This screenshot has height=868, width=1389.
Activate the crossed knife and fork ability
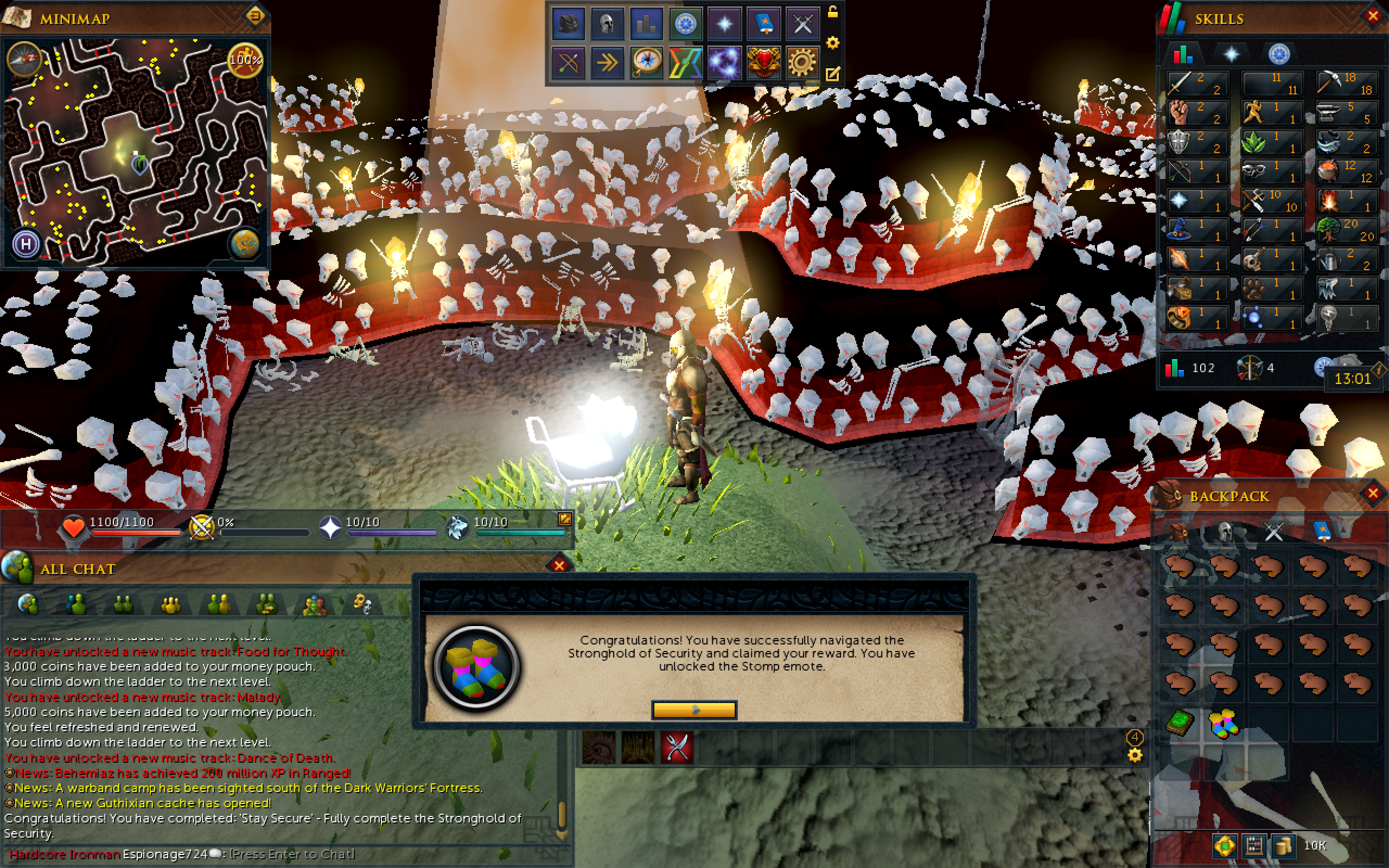click(677, 748)
